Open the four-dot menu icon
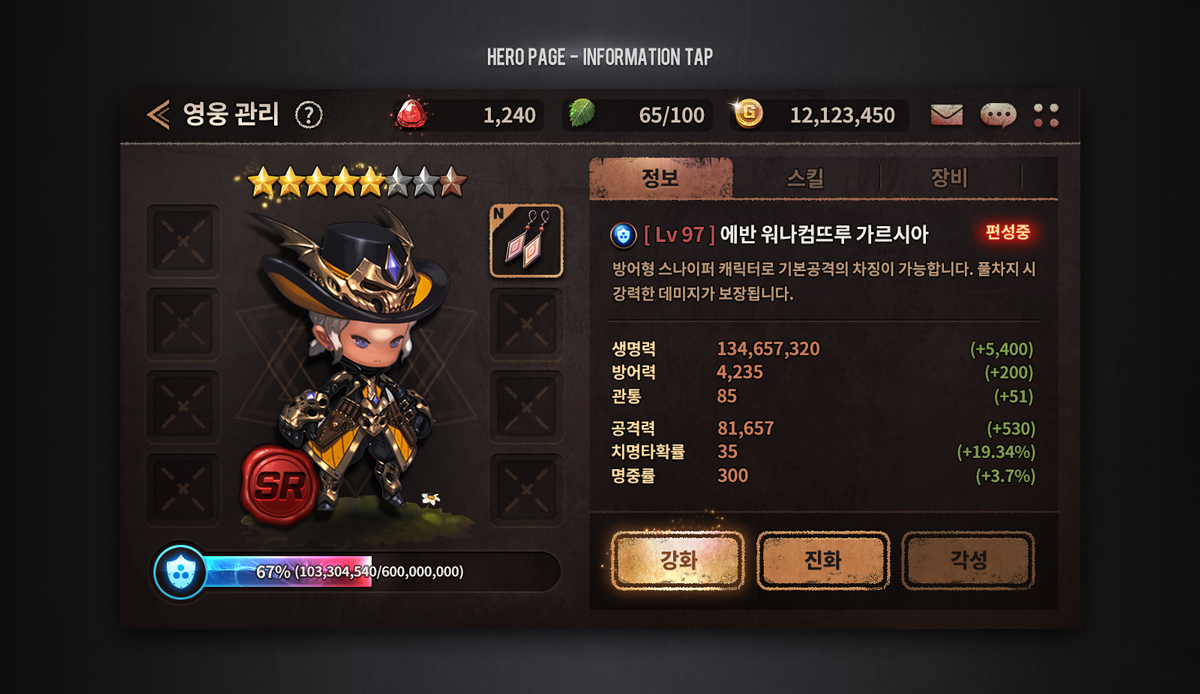Image resolution: width=1200 pixels, height=694 pixels. tap(1046, 115)
